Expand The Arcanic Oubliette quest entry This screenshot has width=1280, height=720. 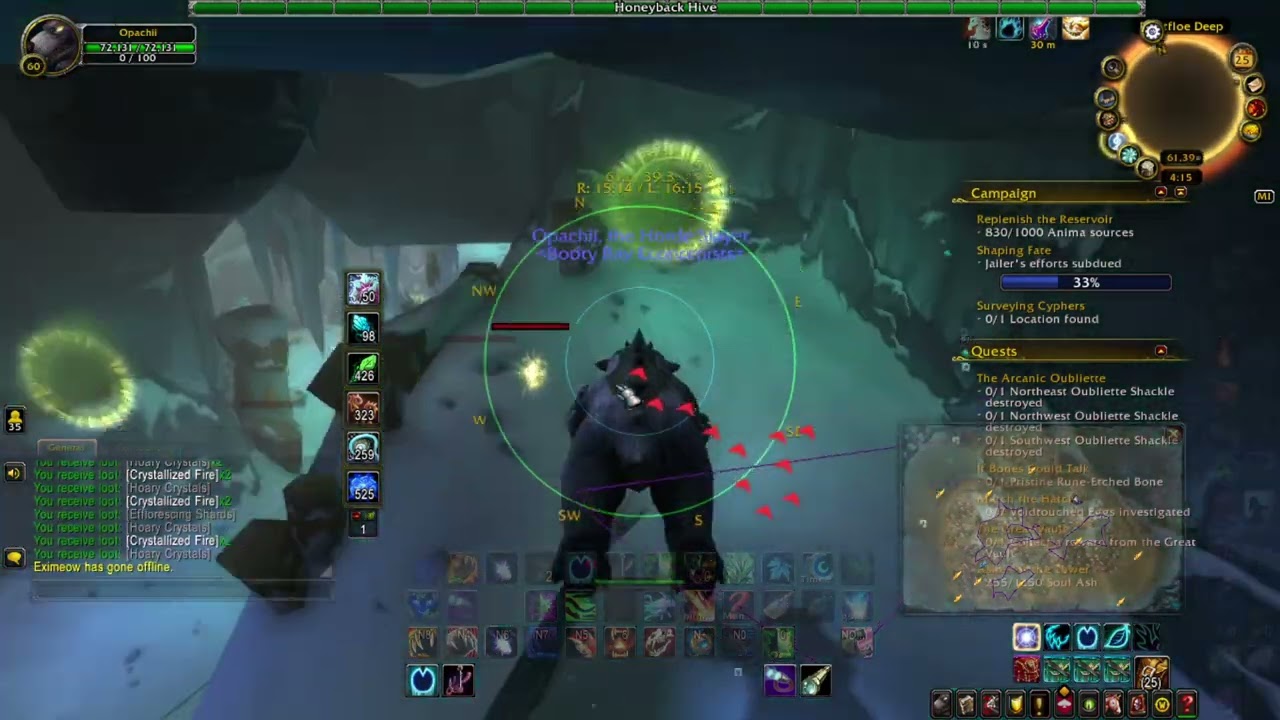tap(1040, 378)
